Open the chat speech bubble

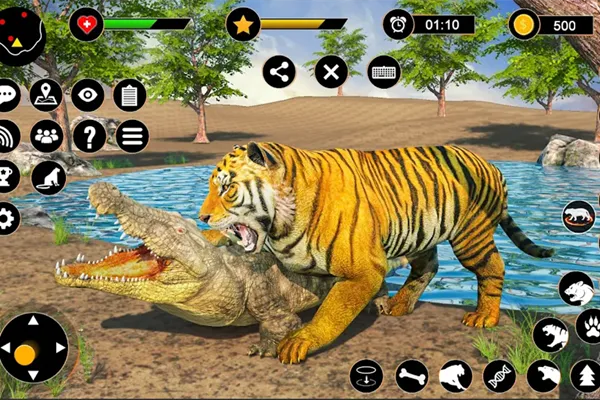pyautogui.click(x=8, y=96)
